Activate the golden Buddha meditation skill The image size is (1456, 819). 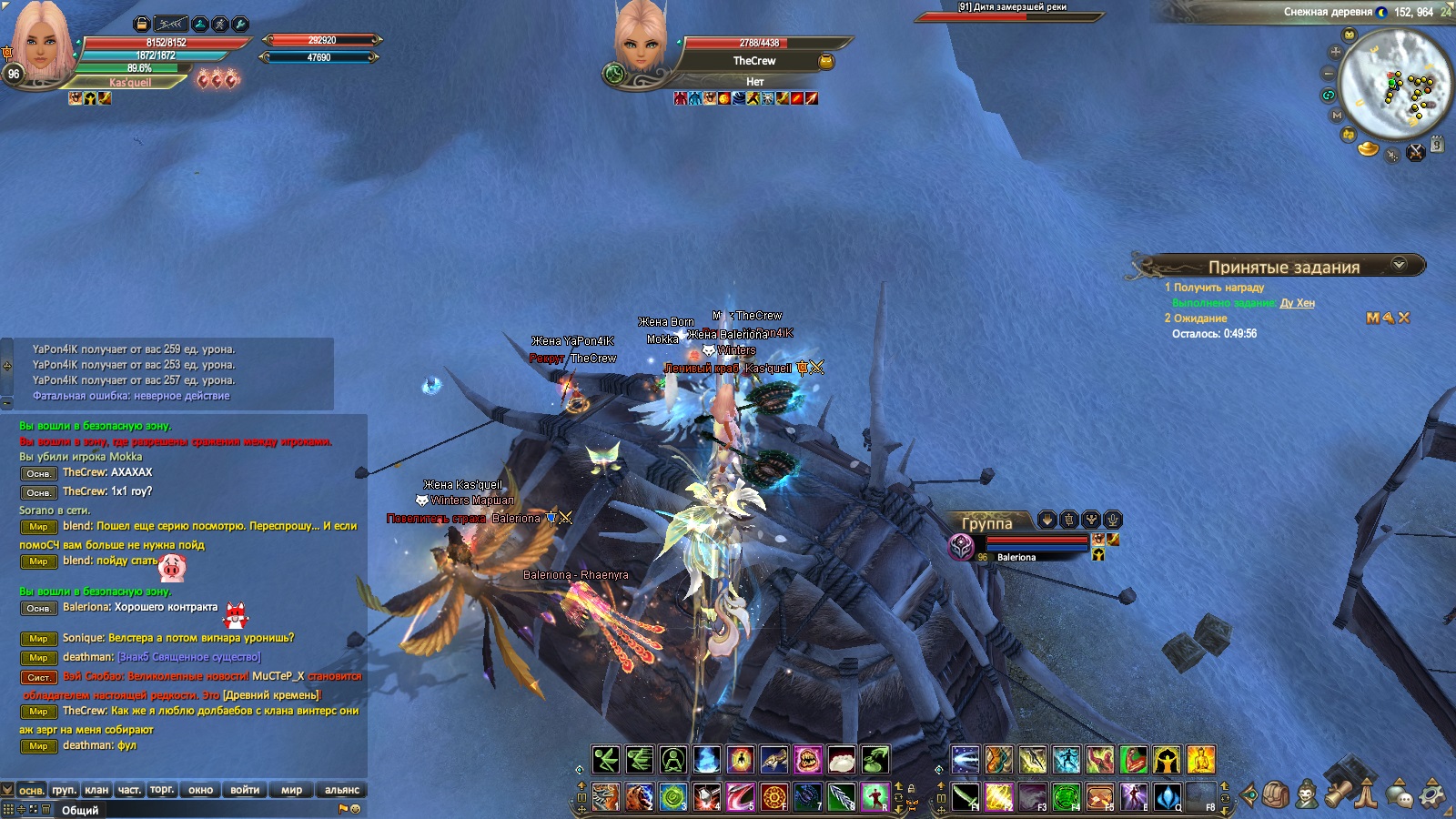pyautogui.click(x=1200, y=760)
